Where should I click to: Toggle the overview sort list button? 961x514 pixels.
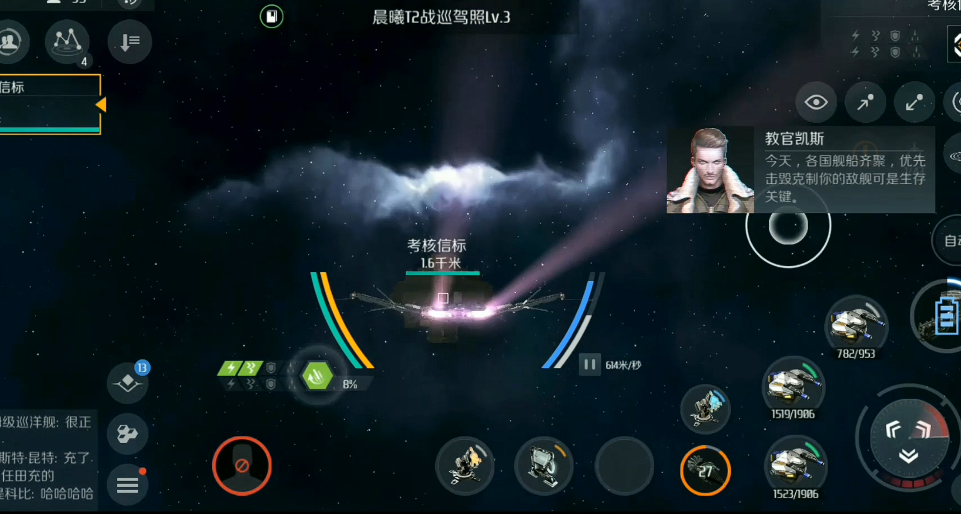click(129, 41)
